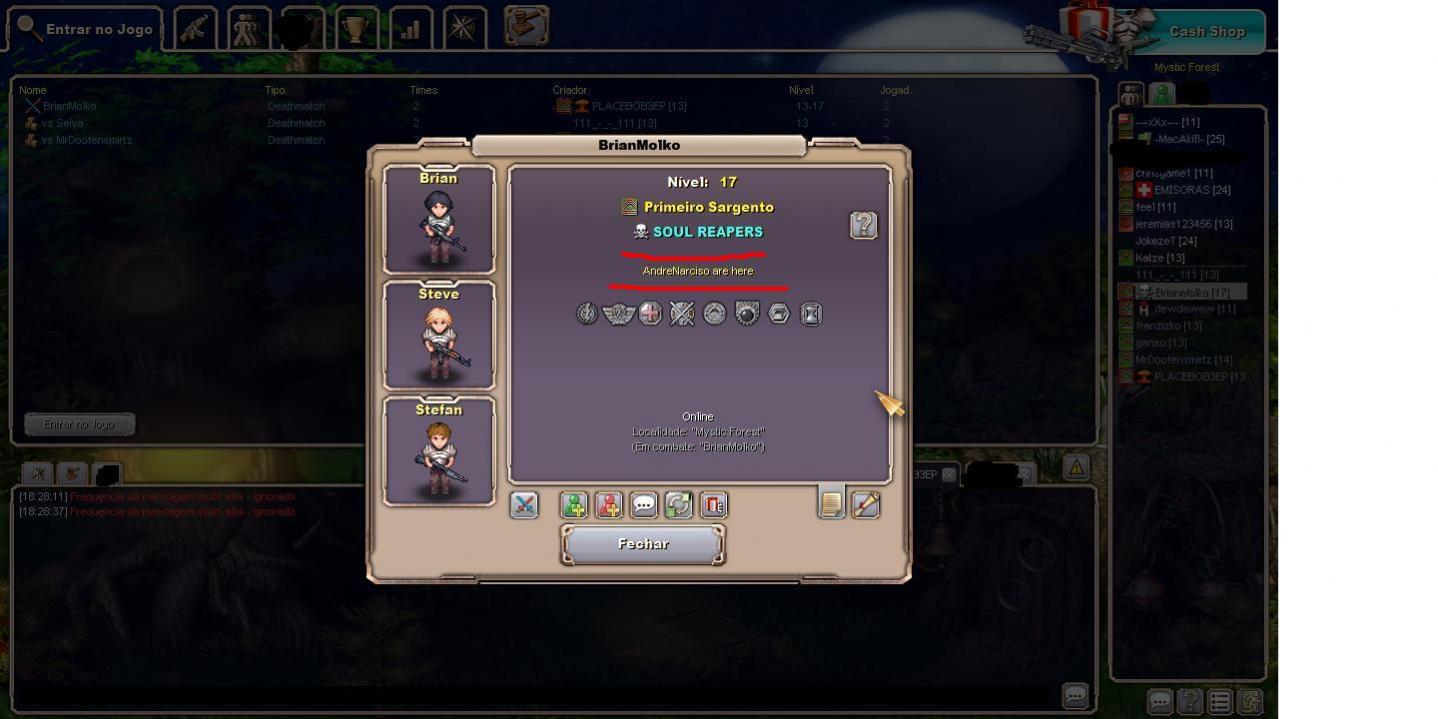Open the Cash Shop

[1206, 31]
